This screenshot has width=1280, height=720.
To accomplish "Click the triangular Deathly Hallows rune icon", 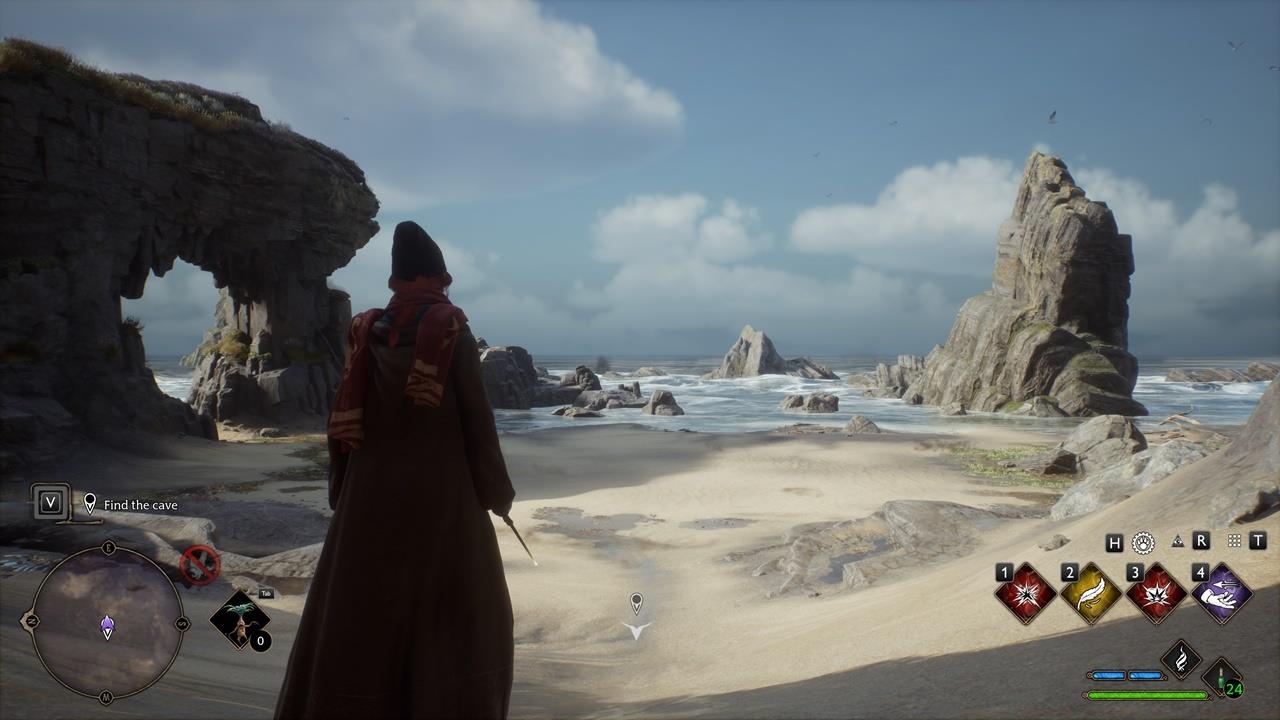I will pos(1177,540).
